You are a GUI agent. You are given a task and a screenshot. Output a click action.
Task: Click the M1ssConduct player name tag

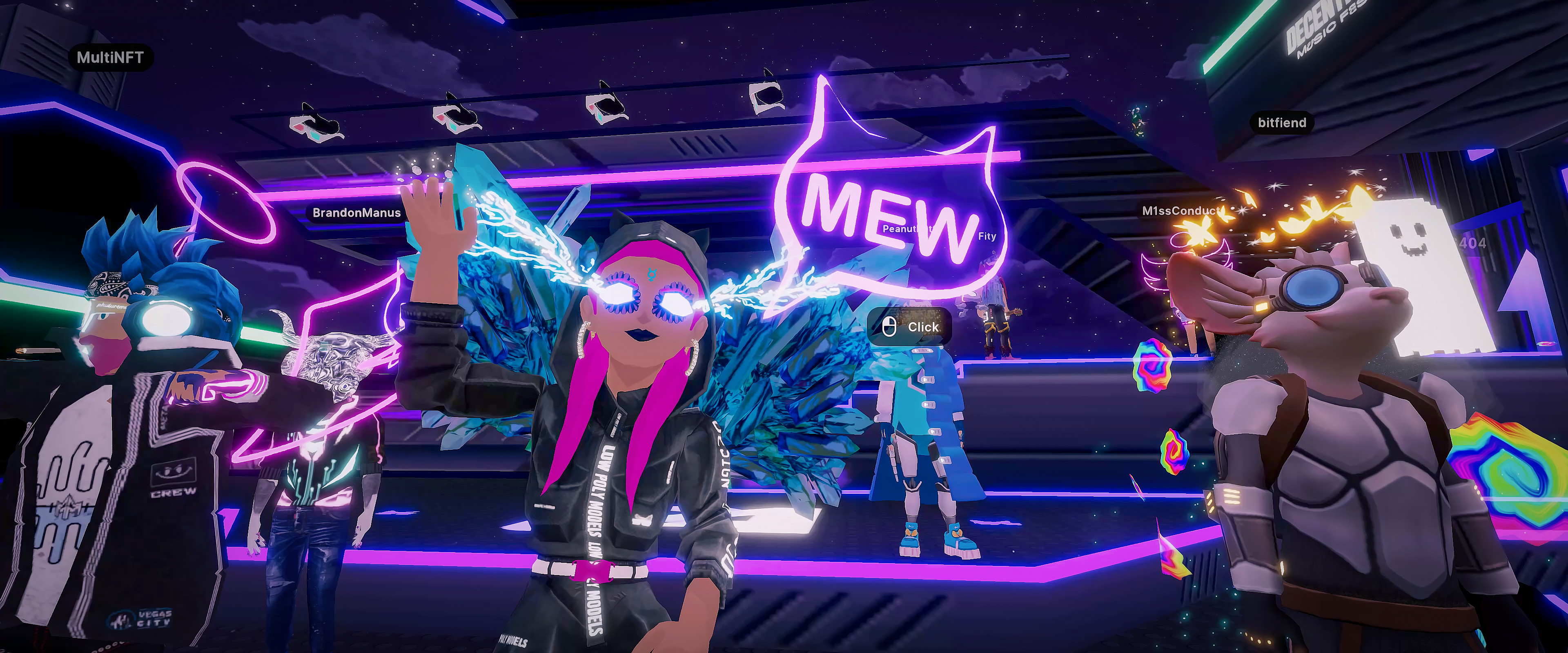coord(1181,211)
